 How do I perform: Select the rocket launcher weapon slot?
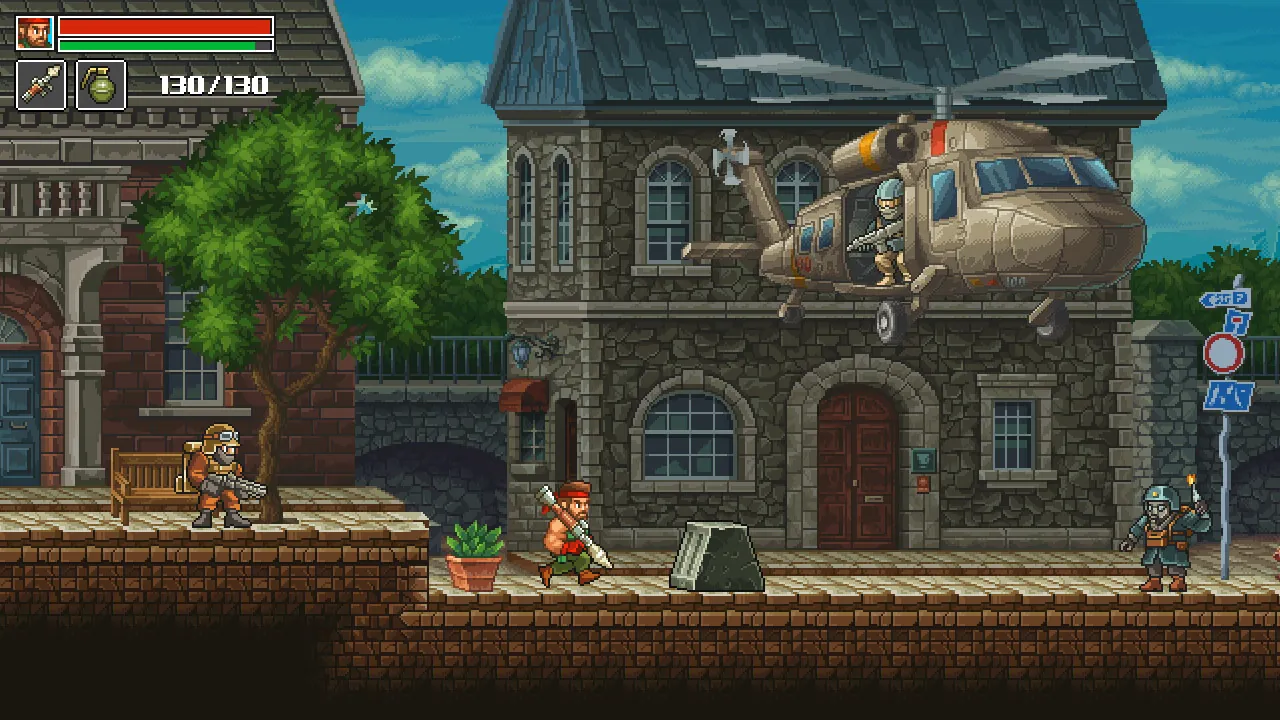(41, 84)
